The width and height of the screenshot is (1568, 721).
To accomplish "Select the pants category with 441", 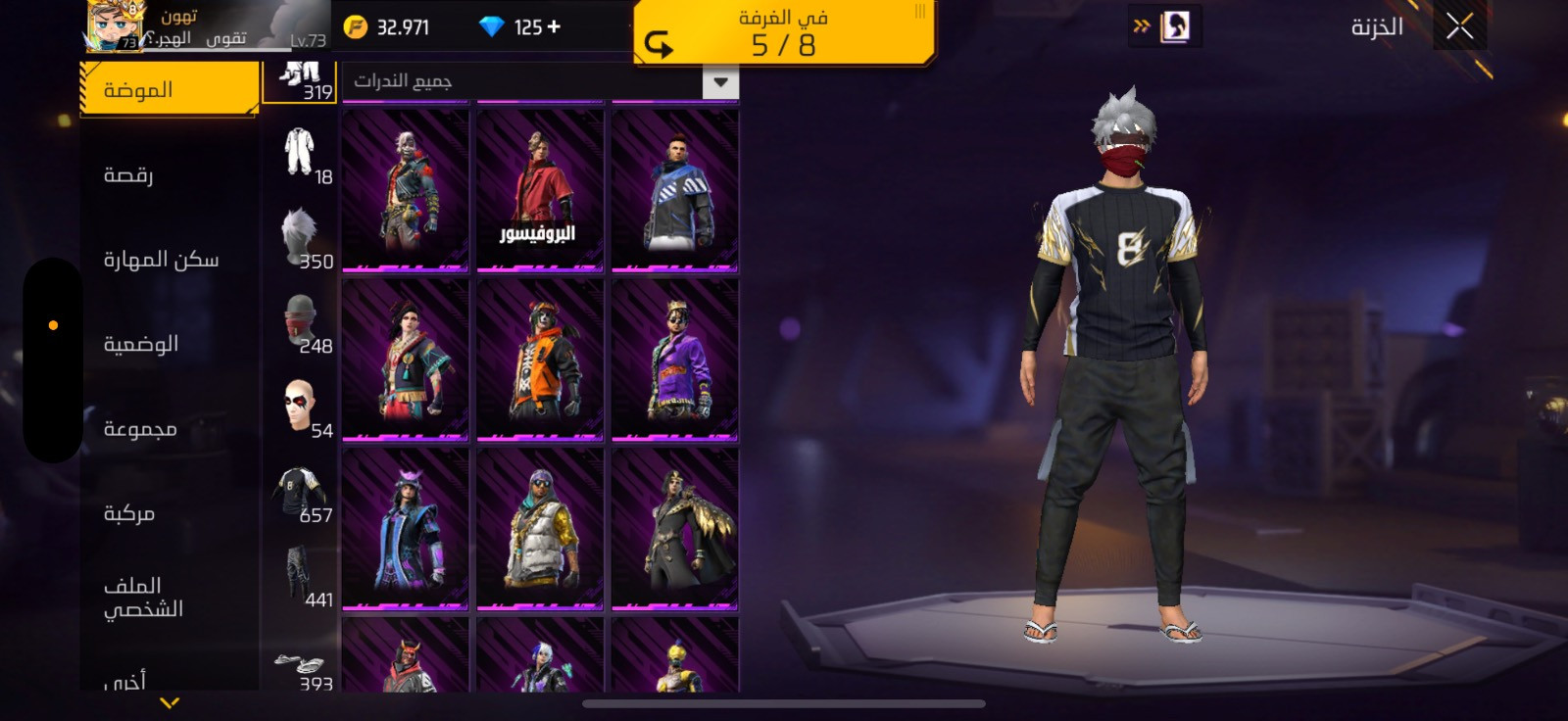I will (x=300, y=575).
